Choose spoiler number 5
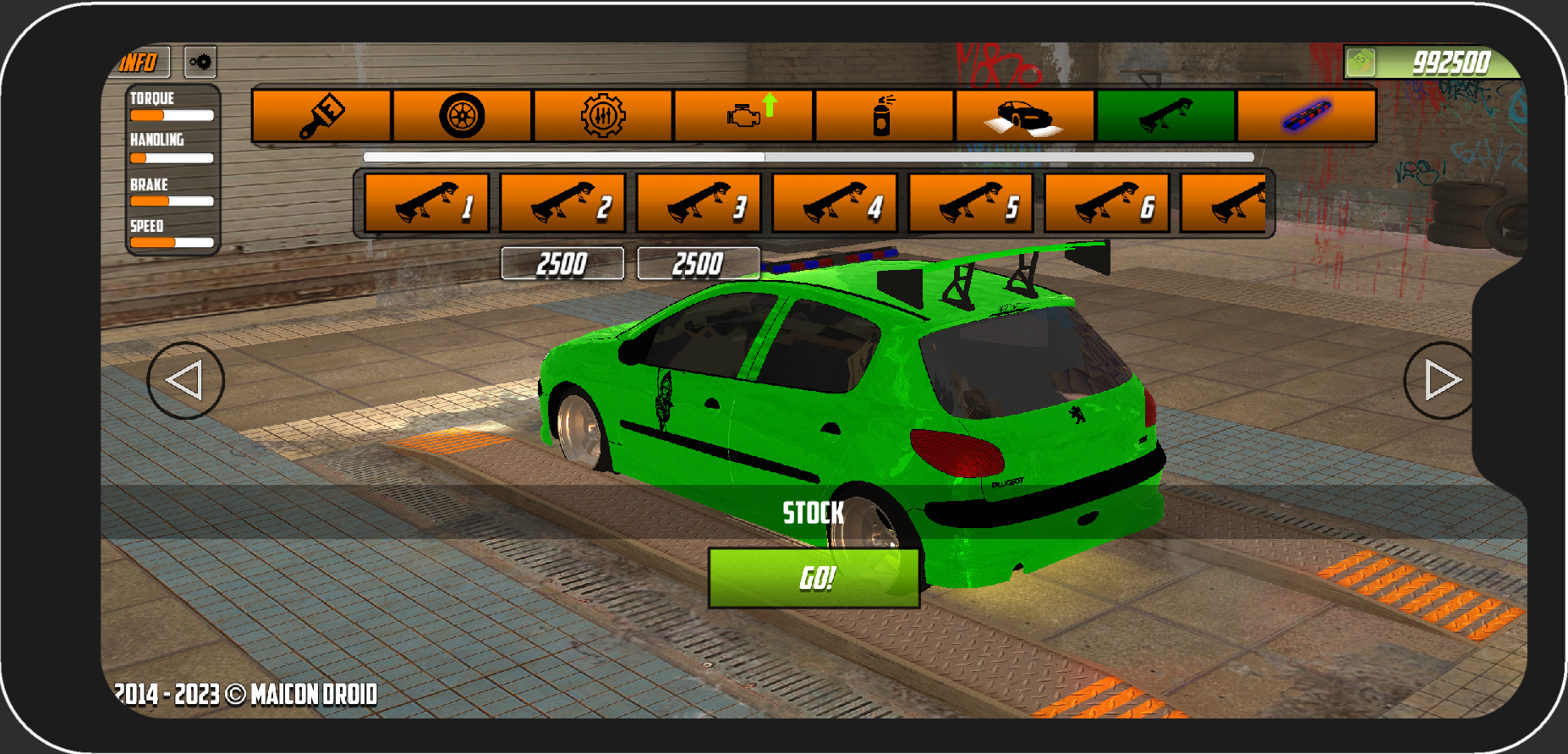1568x754 pixels. point(971,203)
